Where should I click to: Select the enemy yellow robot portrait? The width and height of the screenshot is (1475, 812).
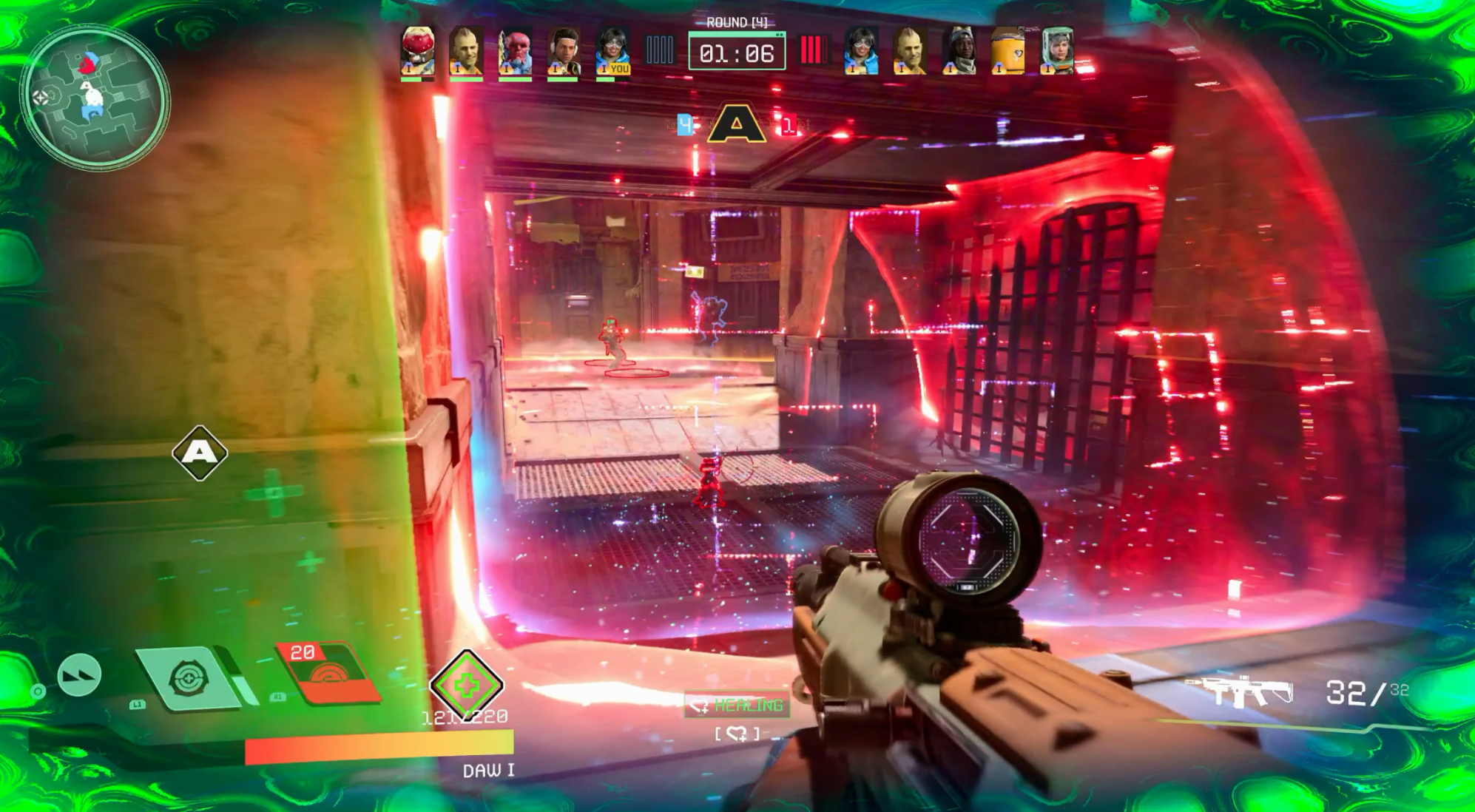tap(1007, 50)
